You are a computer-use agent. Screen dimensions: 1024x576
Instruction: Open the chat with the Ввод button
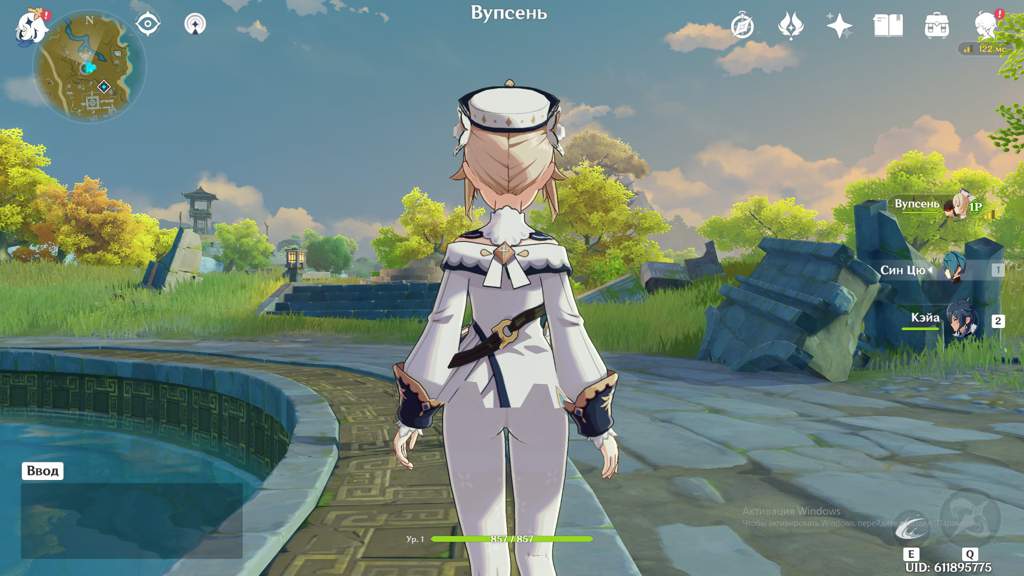coord(44,471)
